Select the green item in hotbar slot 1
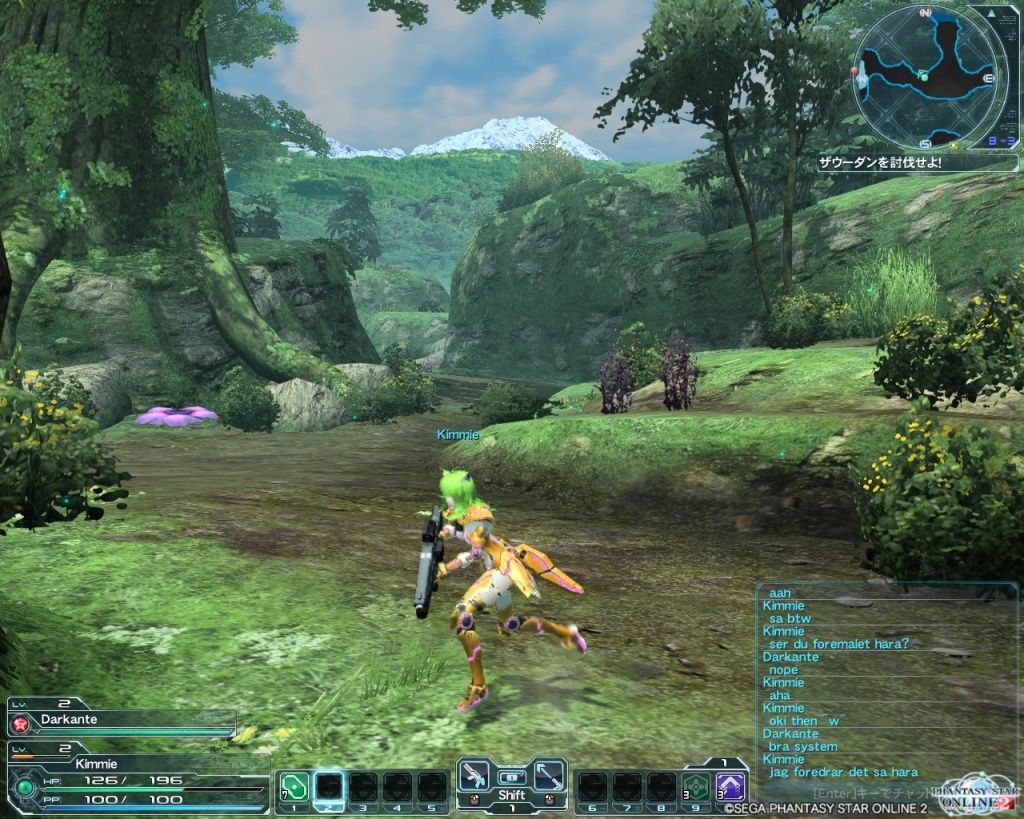Screen dimensions: 1024x819 click(x=293, y=787)
